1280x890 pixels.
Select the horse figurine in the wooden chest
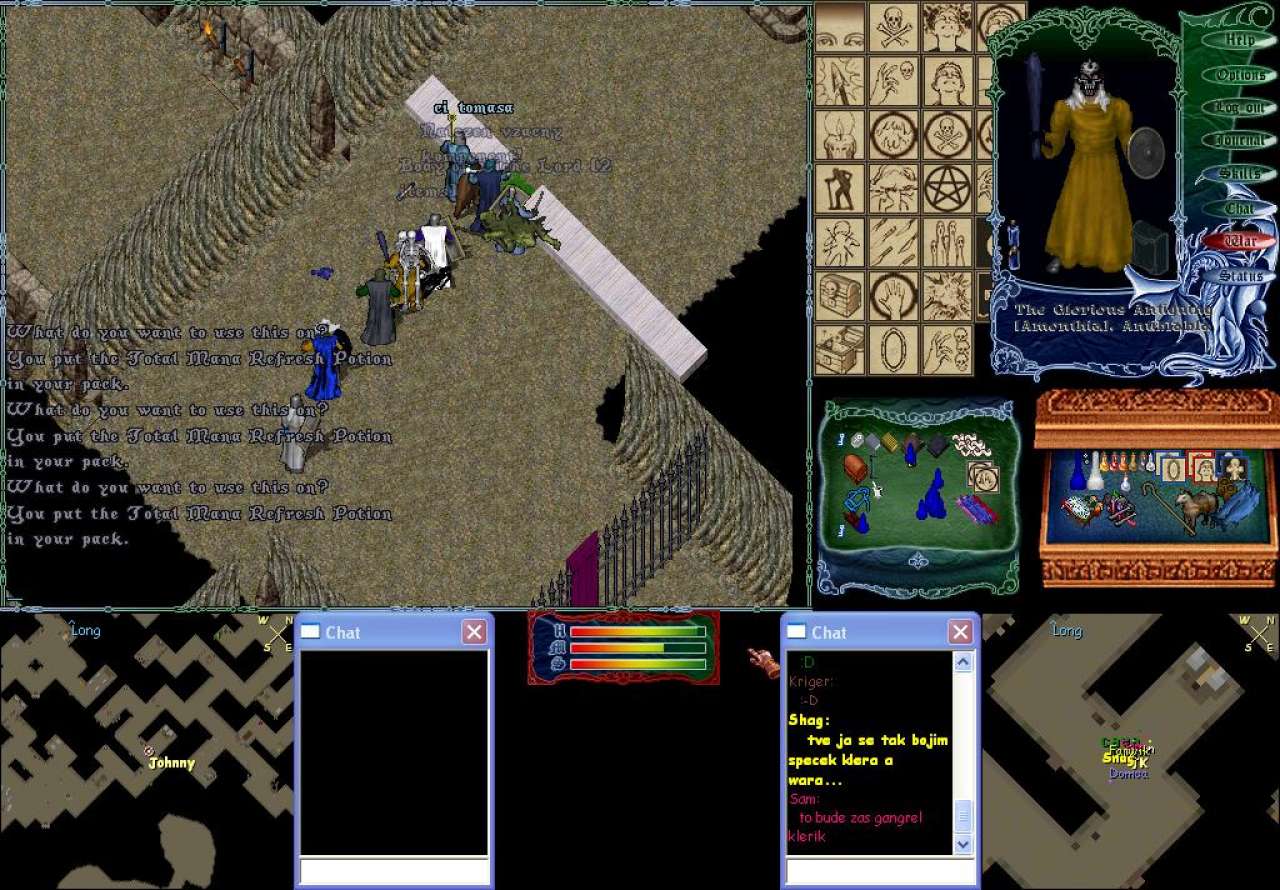[x=1197, y=504]
